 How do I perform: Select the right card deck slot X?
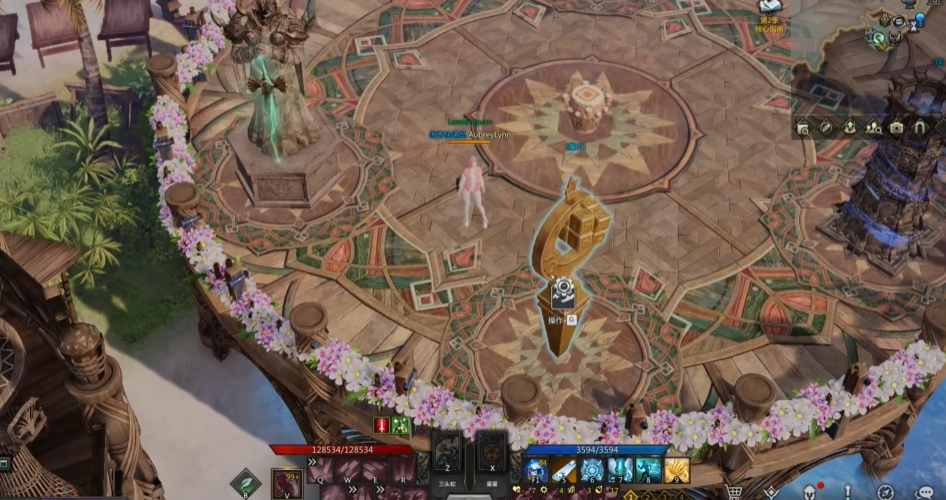(x=491, y=450)
